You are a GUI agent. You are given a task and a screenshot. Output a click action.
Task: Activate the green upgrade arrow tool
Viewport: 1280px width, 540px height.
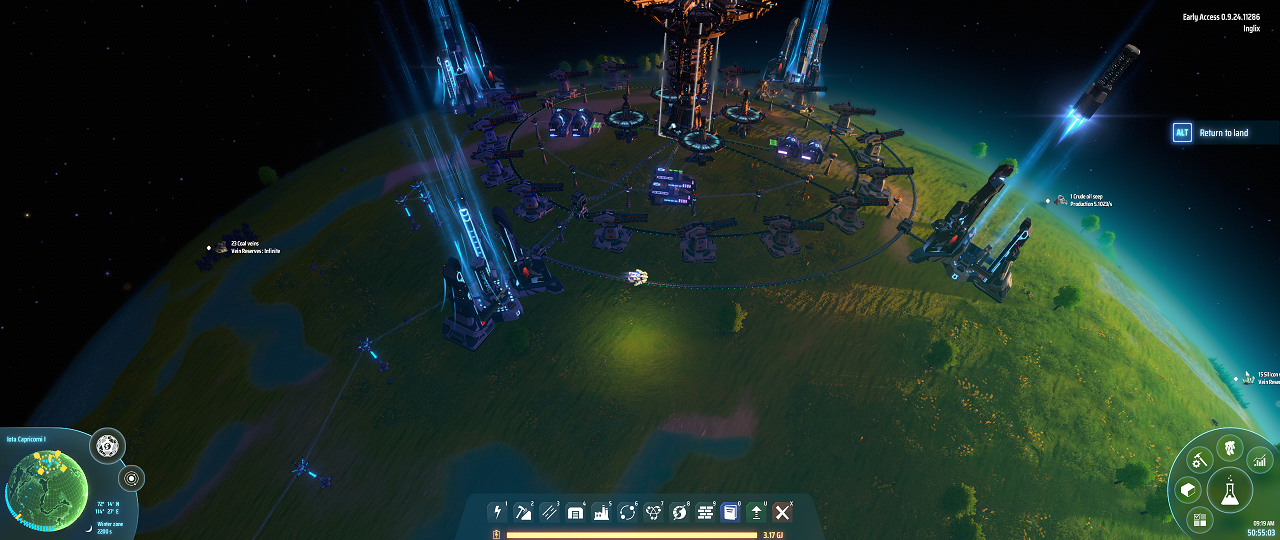[757, 513]
